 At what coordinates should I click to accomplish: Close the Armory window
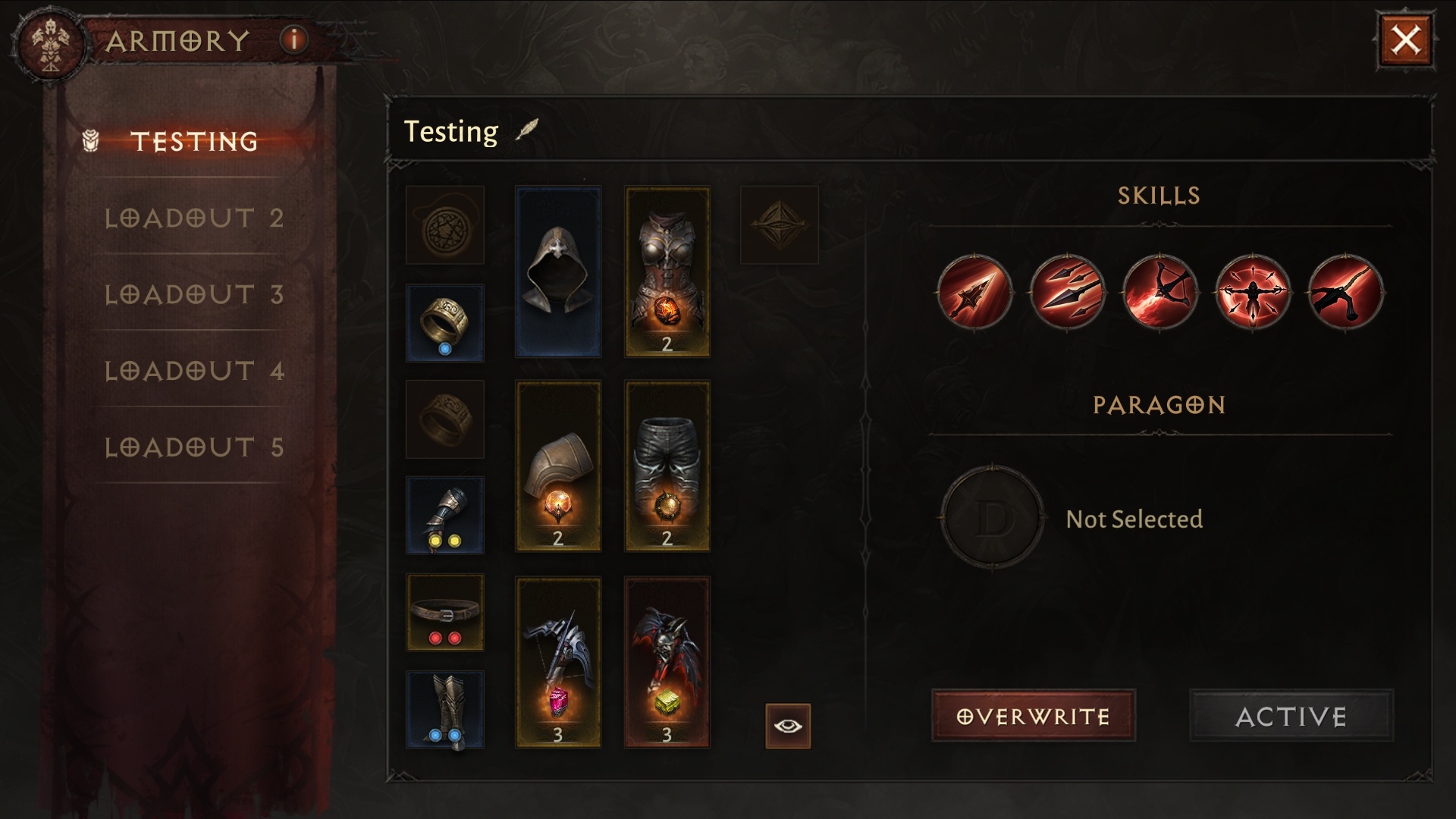tap(1405, 40)
